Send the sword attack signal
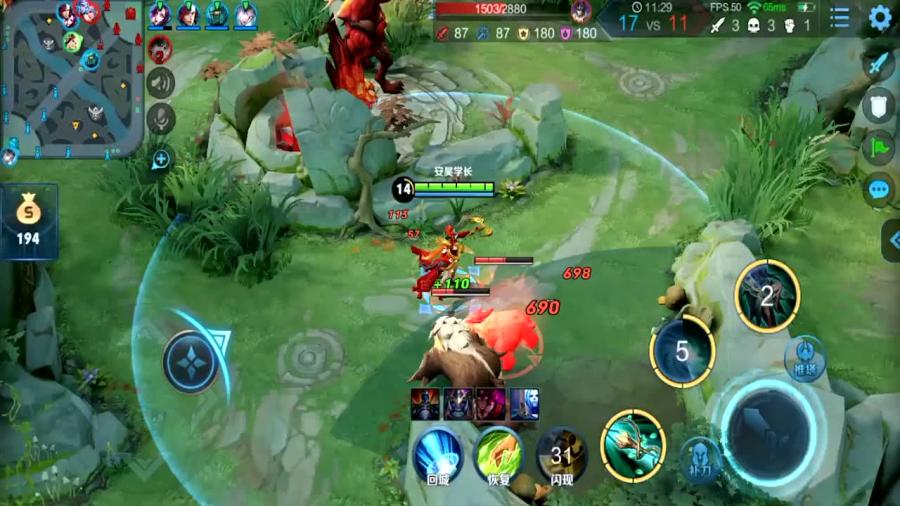The height and width of the screenshot is (506, 900). tap(878, 66)
